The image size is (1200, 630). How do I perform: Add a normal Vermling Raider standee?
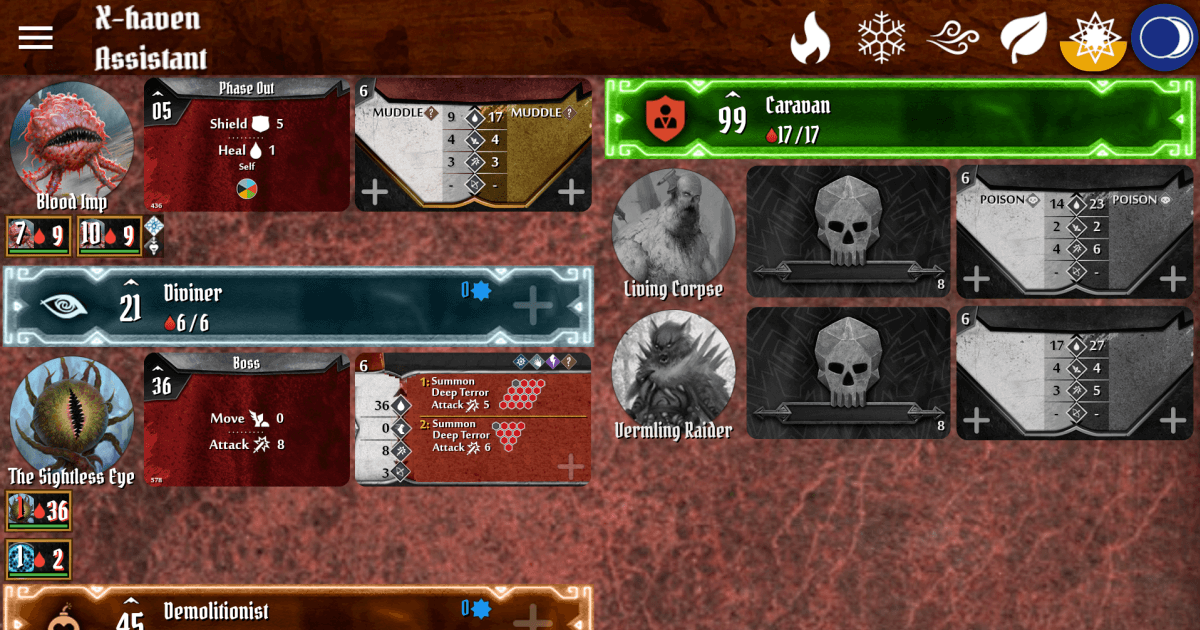click(x=976, y=421)
